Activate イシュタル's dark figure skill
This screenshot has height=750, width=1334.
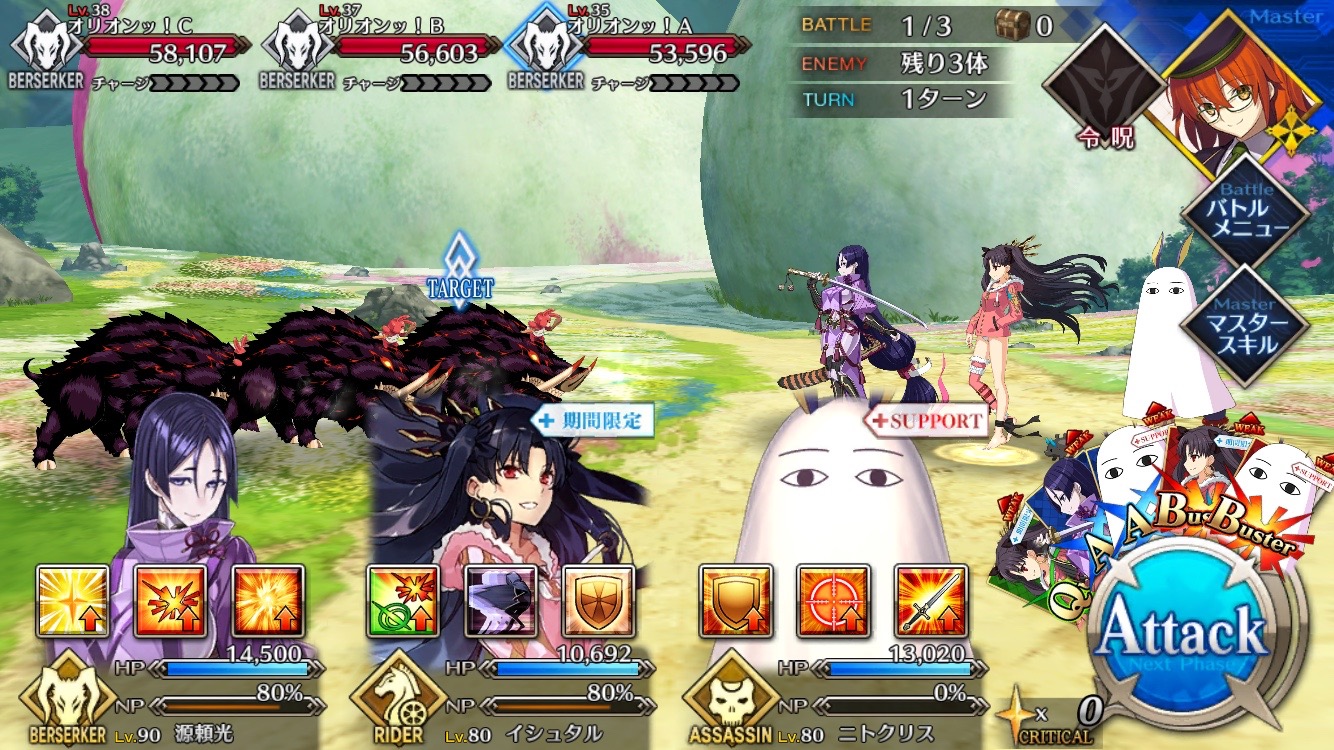[x=501, y=601]
